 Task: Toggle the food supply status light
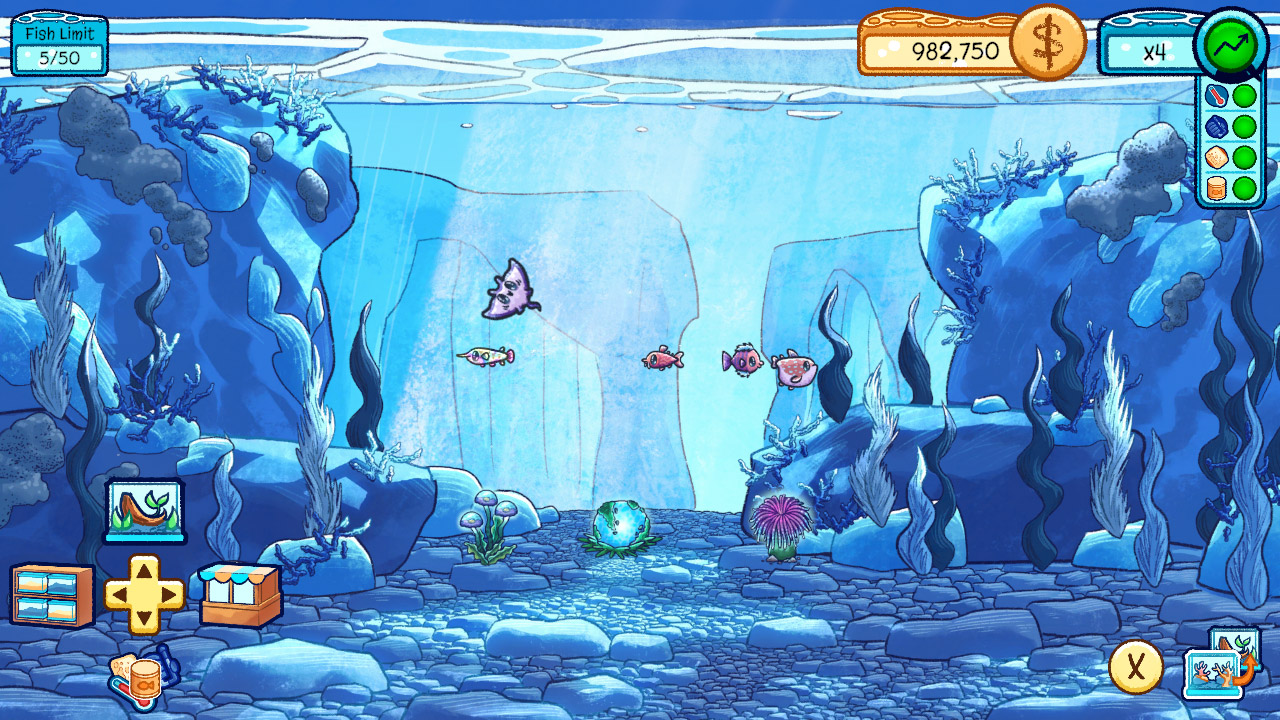(x=1246, y=186)
